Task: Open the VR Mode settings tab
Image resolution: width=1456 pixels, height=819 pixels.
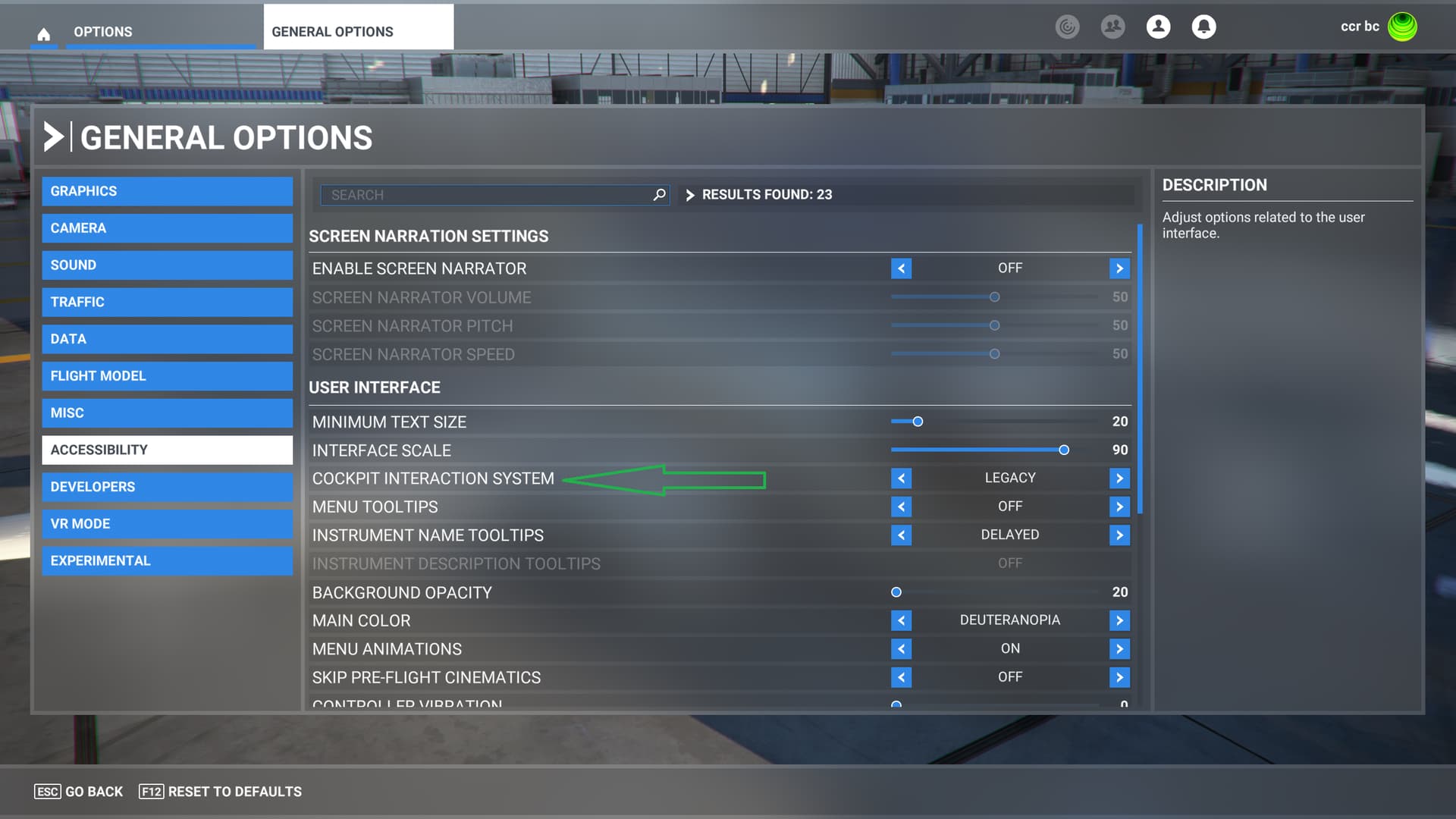Action: tap(167, 523)
